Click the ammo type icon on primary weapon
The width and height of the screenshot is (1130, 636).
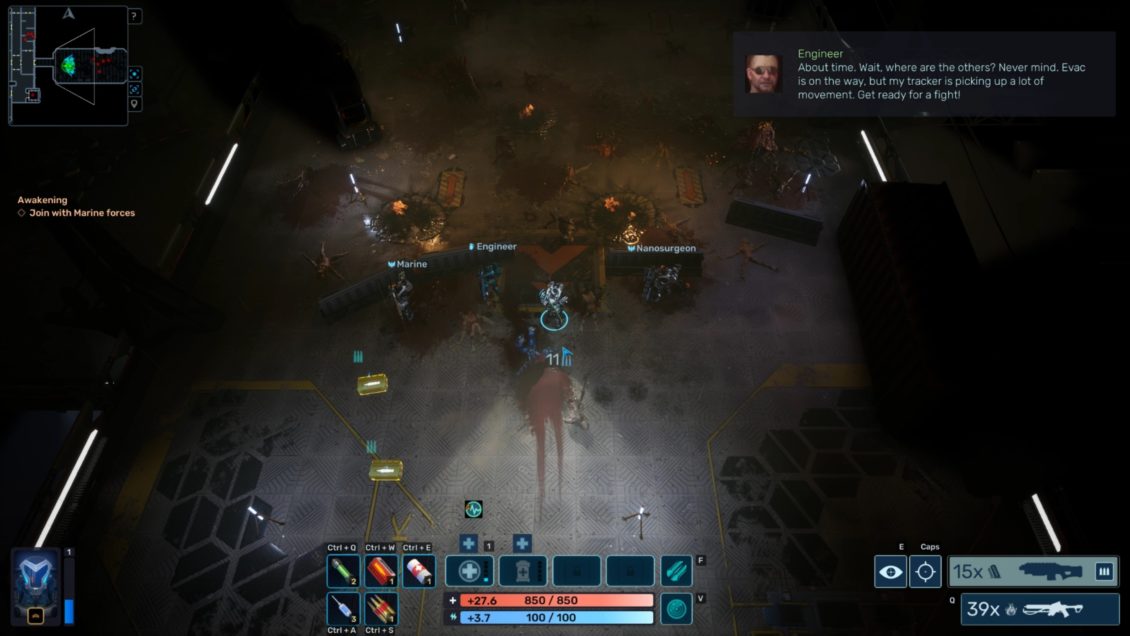click(x=1104, y=572)
